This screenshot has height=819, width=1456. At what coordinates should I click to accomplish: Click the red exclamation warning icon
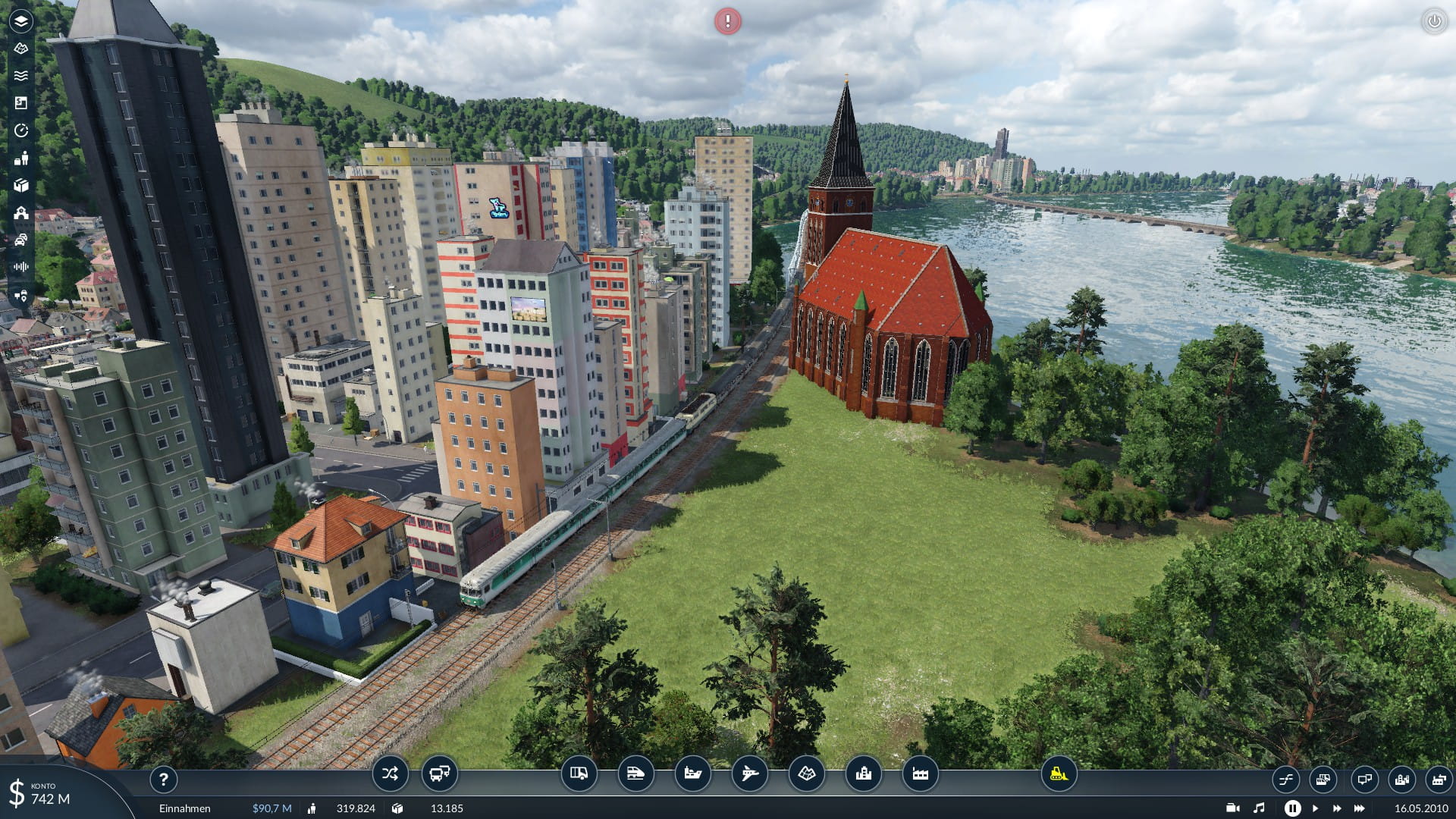tap(728, 21)
